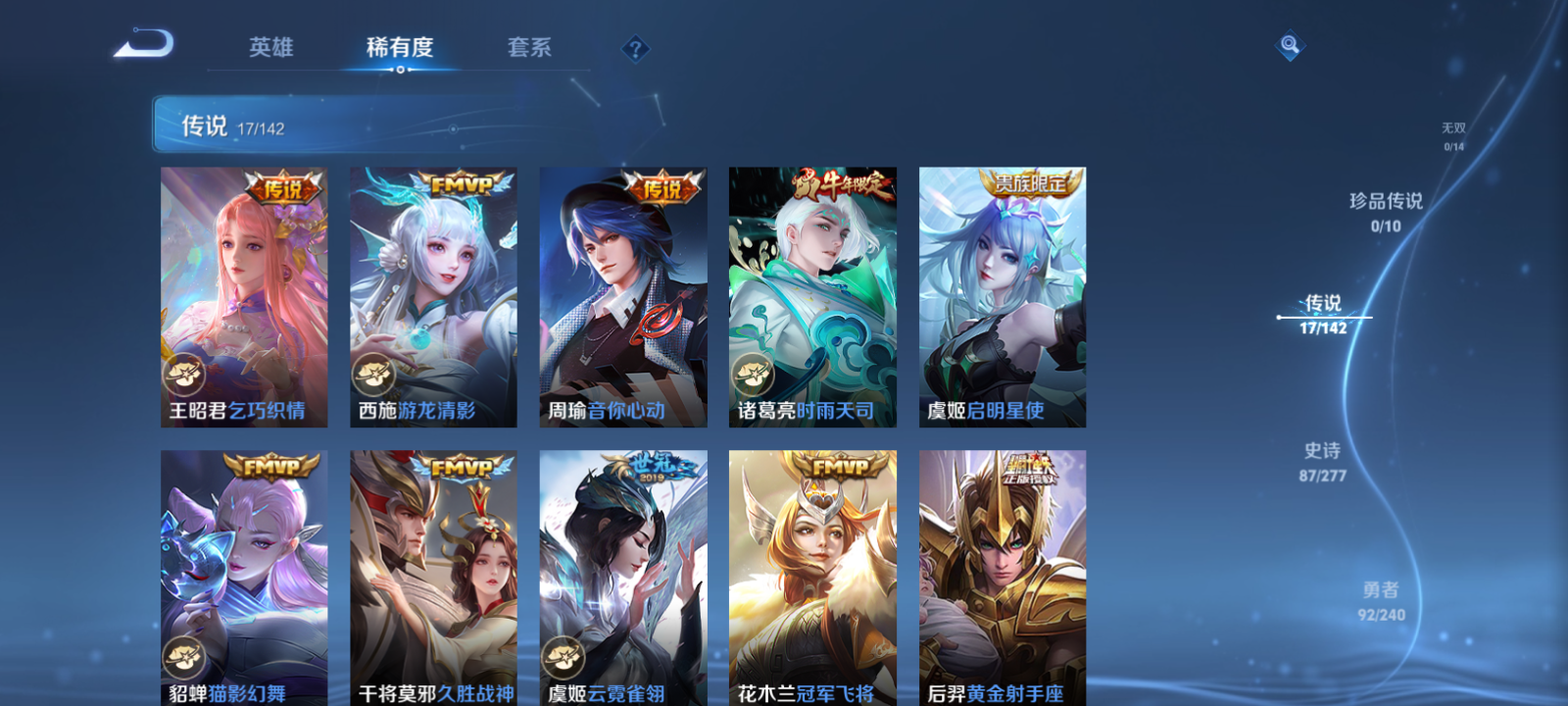Click the feather badge on 王昭君 skin card
This screenshot has height=706, width=1568.
coord(182,376)
